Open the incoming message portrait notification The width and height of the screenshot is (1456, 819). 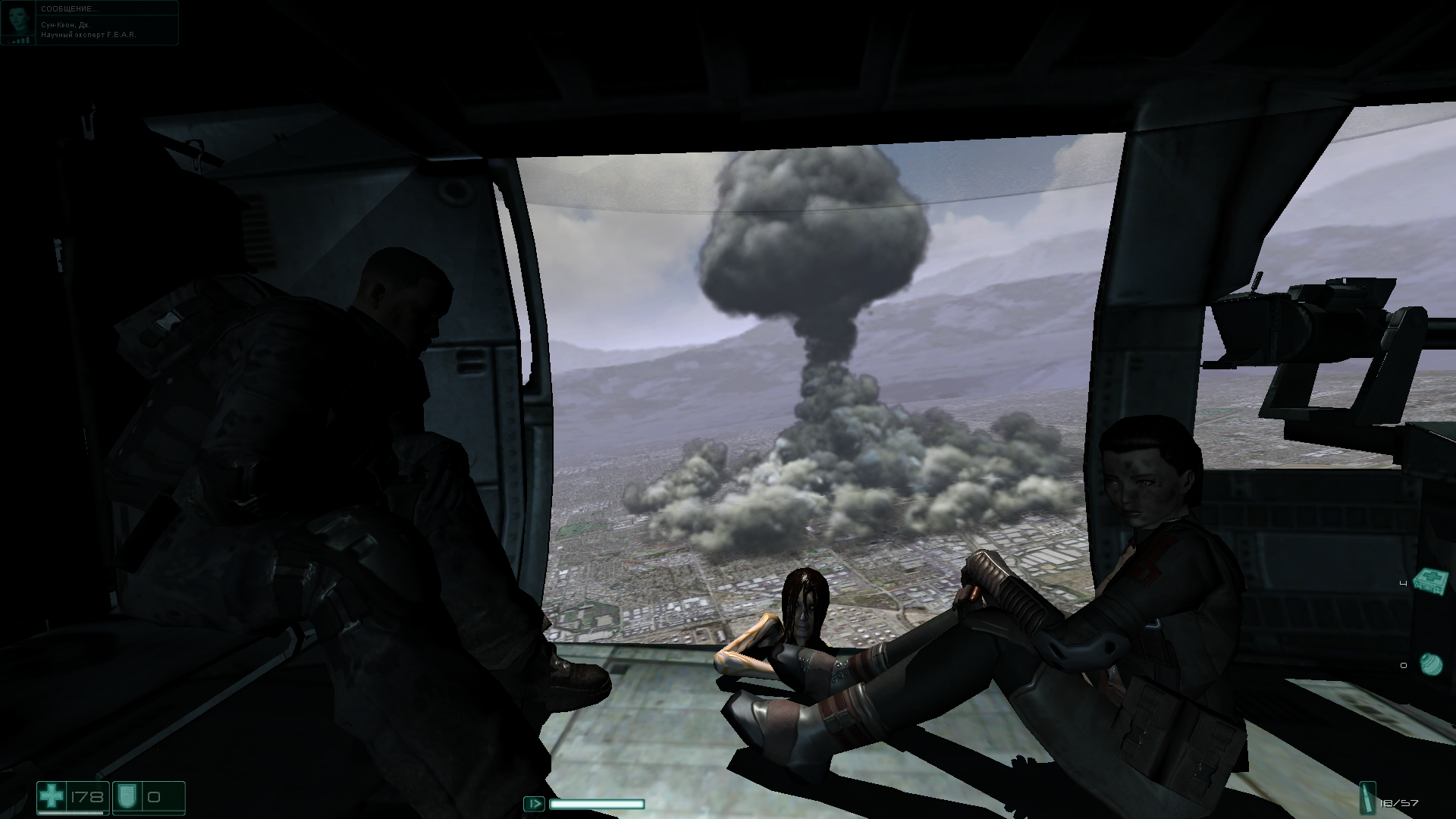tap(18, 22)
